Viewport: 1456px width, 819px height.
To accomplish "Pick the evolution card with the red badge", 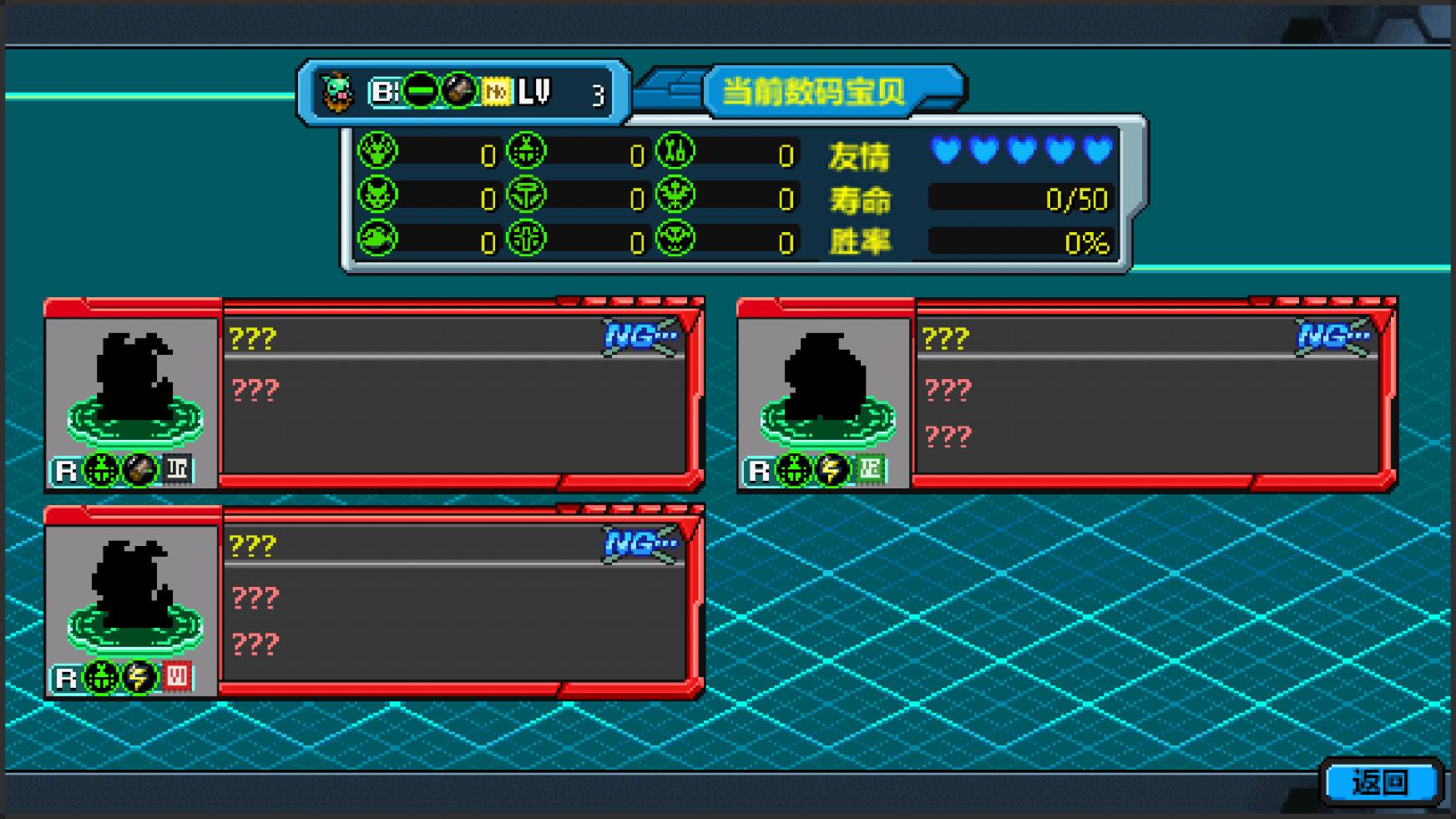I will (x=374, y=602).
